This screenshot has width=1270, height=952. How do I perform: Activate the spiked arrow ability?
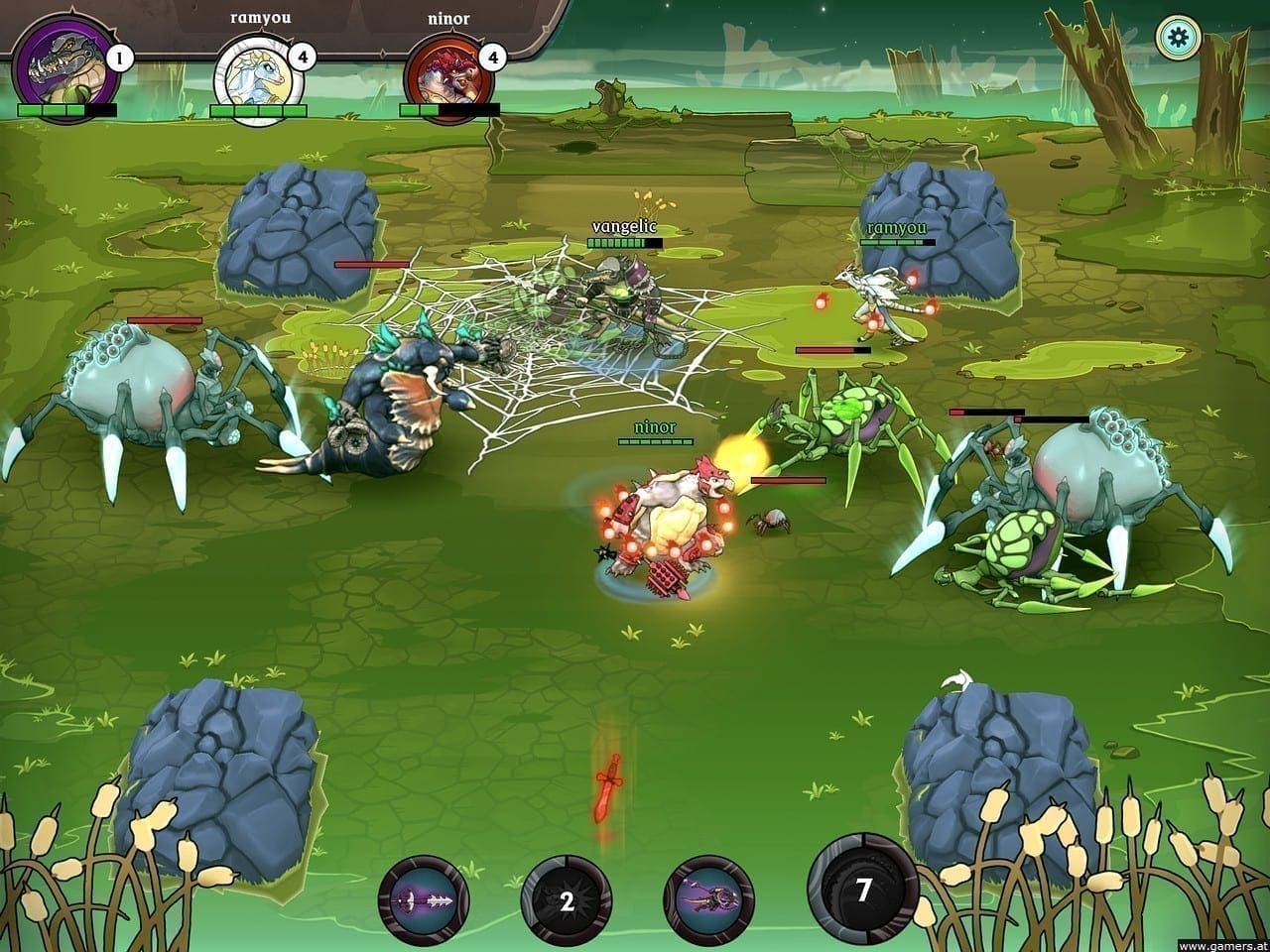pyautogui.click(x=424, y=900)
